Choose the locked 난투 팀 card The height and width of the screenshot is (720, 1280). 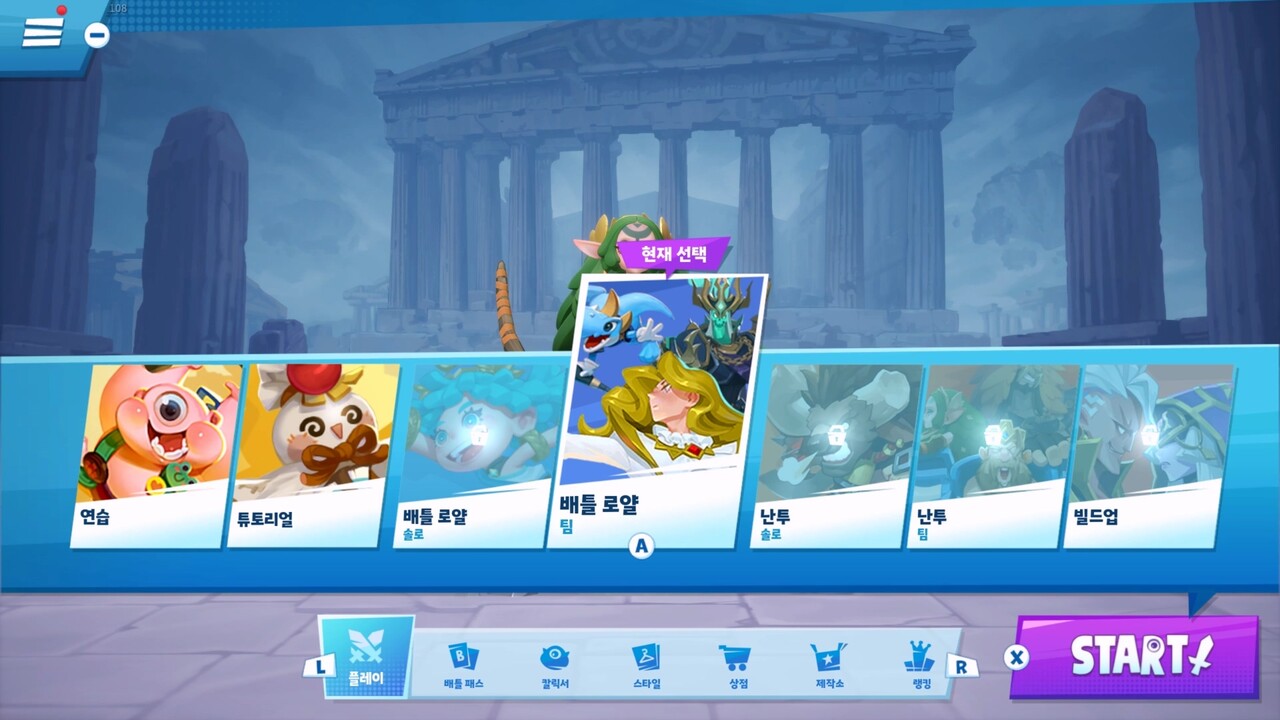pyautogui.click(x=992, y=455)
